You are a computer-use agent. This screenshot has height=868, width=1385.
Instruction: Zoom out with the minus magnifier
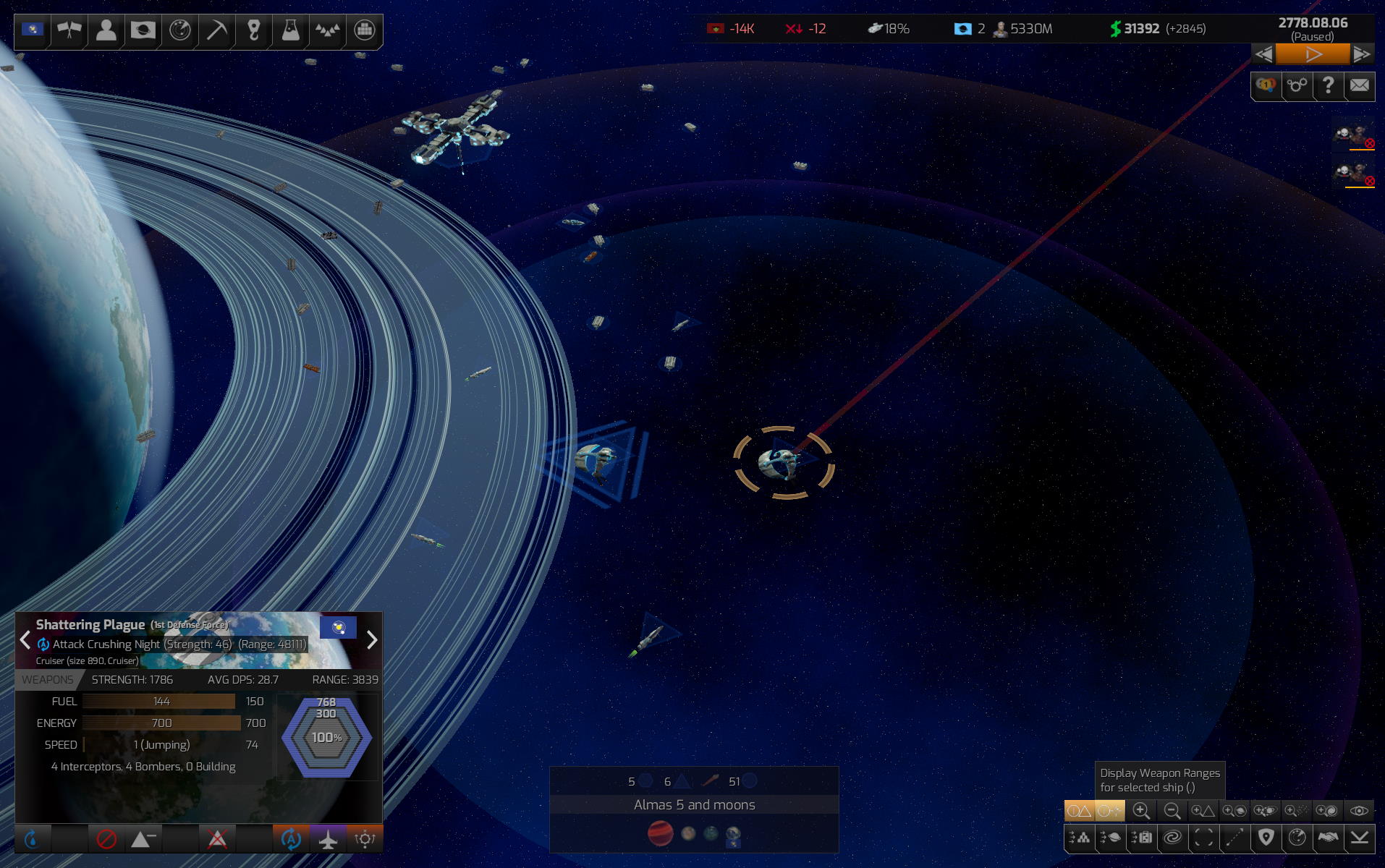(1172, 811)
